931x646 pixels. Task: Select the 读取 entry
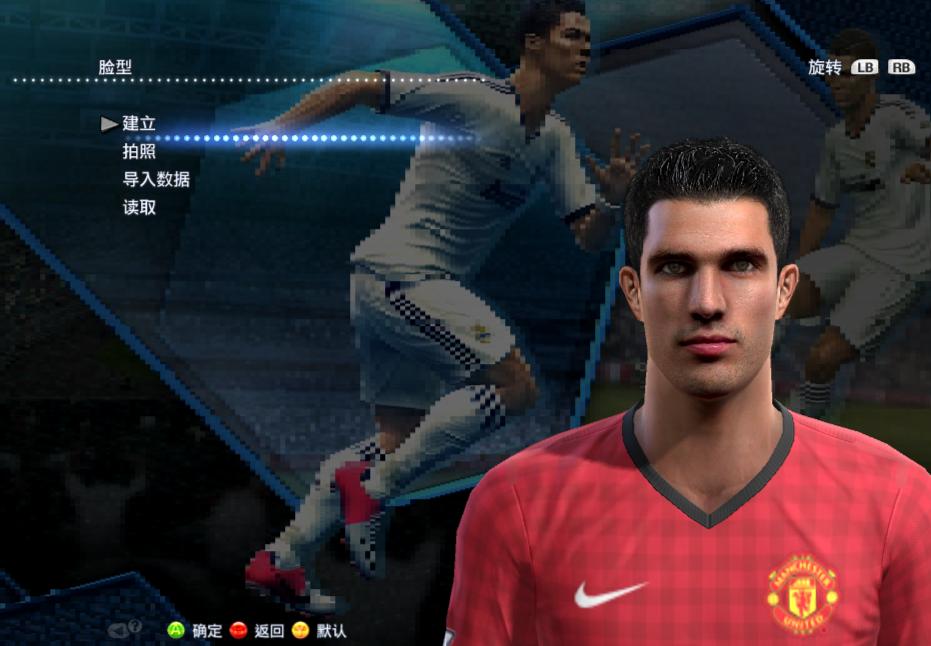139,208
